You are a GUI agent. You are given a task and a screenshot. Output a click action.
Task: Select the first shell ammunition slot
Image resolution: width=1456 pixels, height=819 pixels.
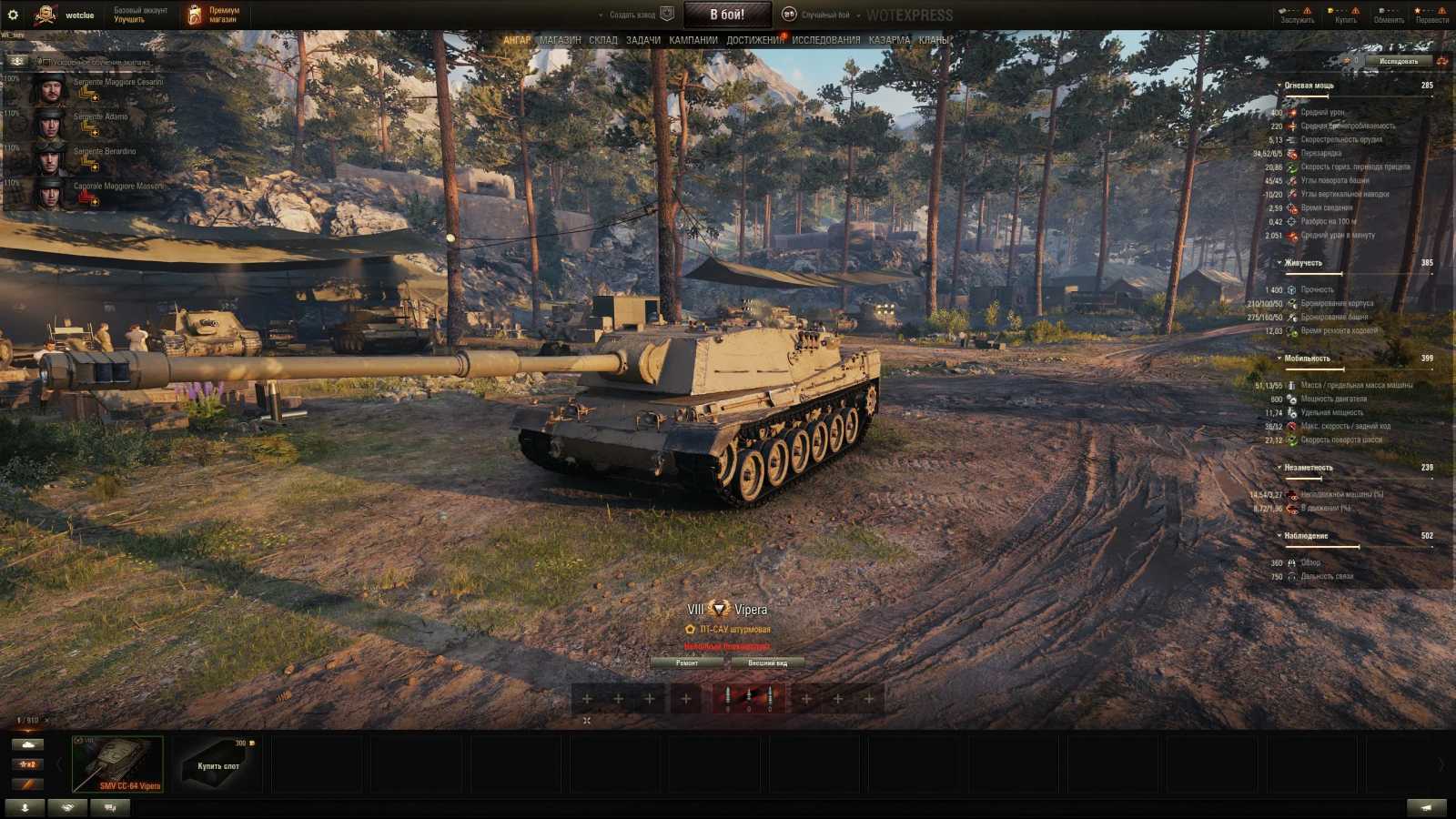click(x=728, y=699)
